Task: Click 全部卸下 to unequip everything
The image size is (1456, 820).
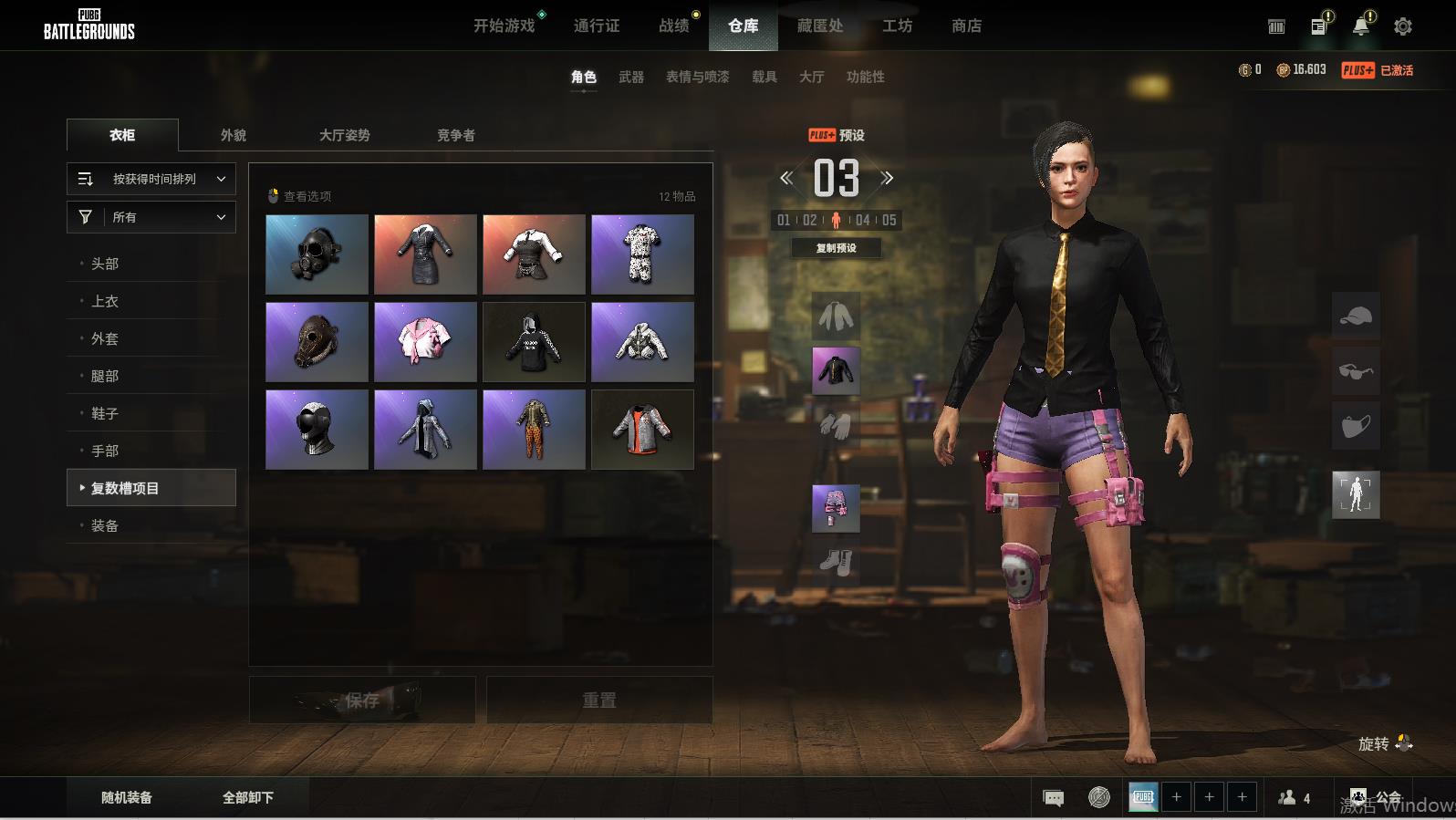Action: coord(248,797)
